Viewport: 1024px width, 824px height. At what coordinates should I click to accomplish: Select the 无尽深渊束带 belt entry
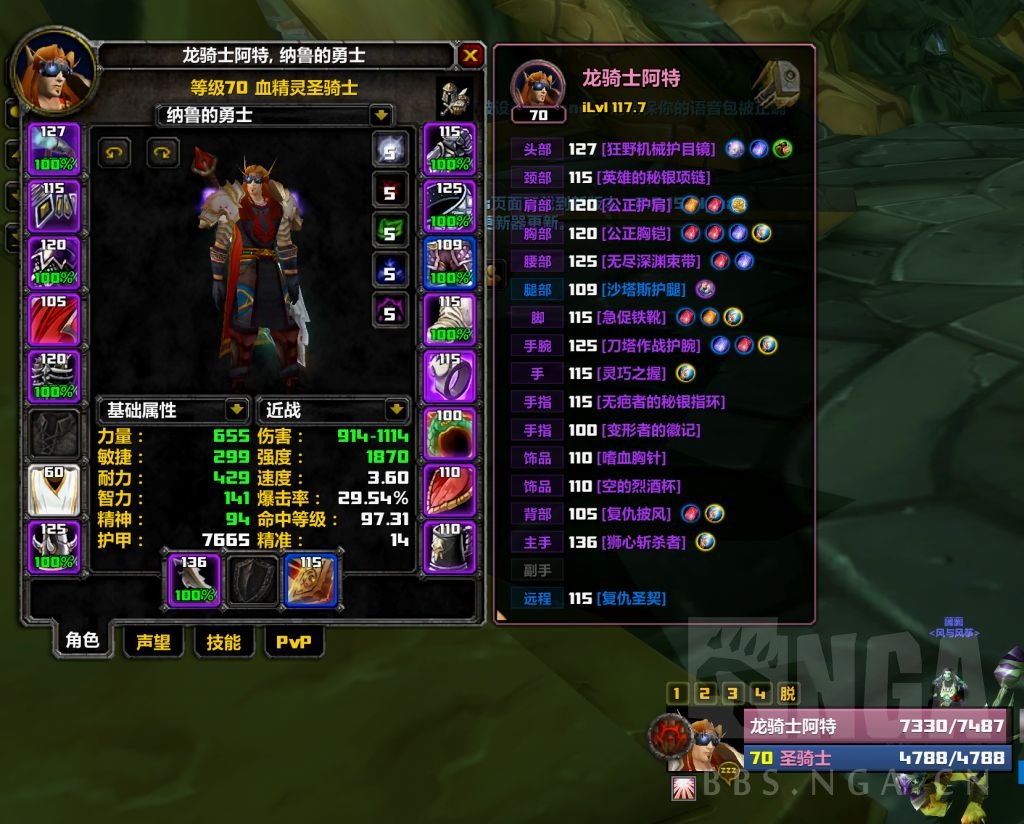pos(648,262)
